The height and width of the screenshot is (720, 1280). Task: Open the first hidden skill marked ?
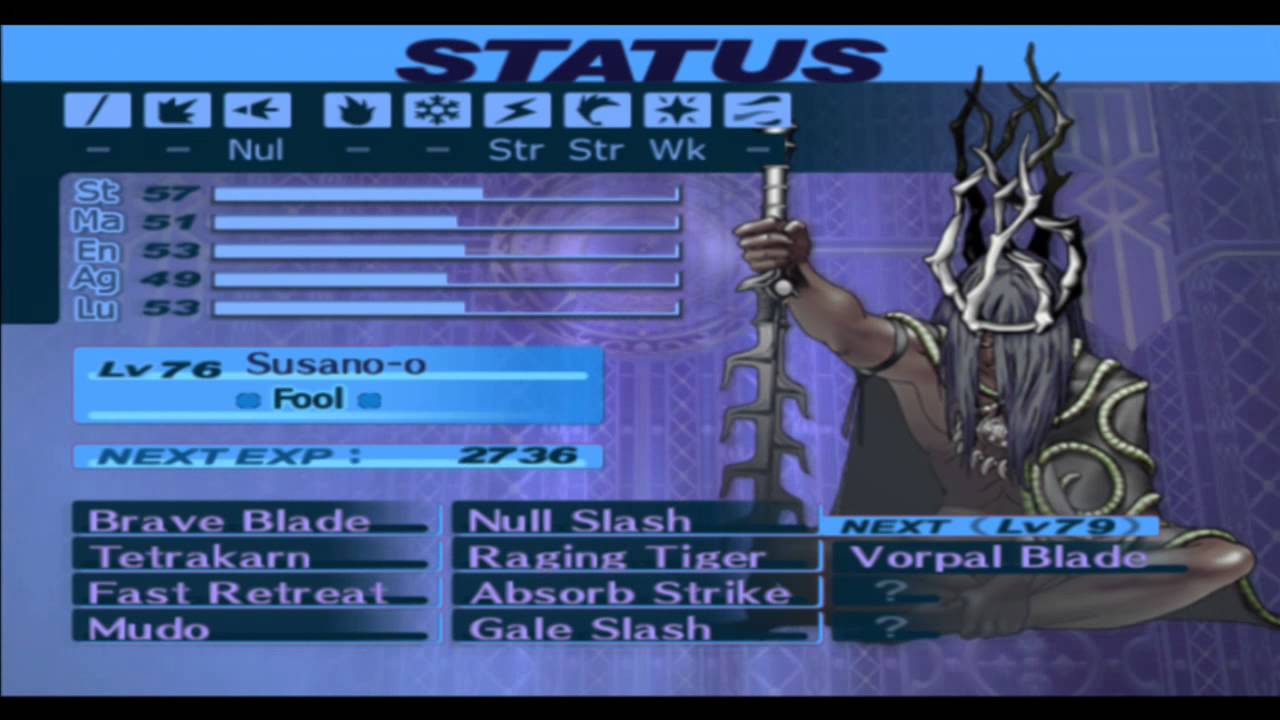pos(890,592)
